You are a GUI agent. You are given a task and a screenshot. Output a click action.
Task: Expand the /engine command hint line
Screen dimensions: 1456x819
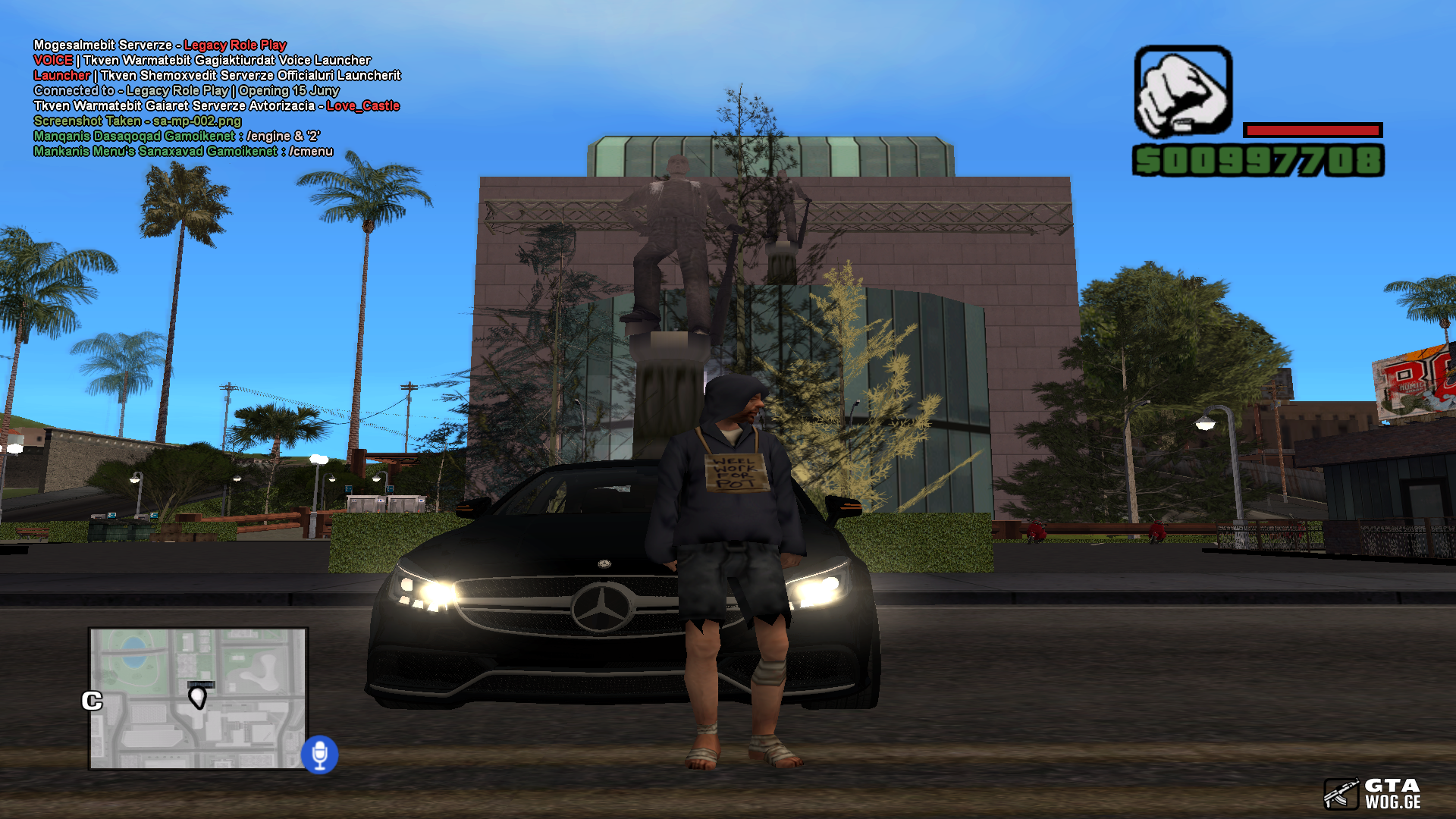178,136
